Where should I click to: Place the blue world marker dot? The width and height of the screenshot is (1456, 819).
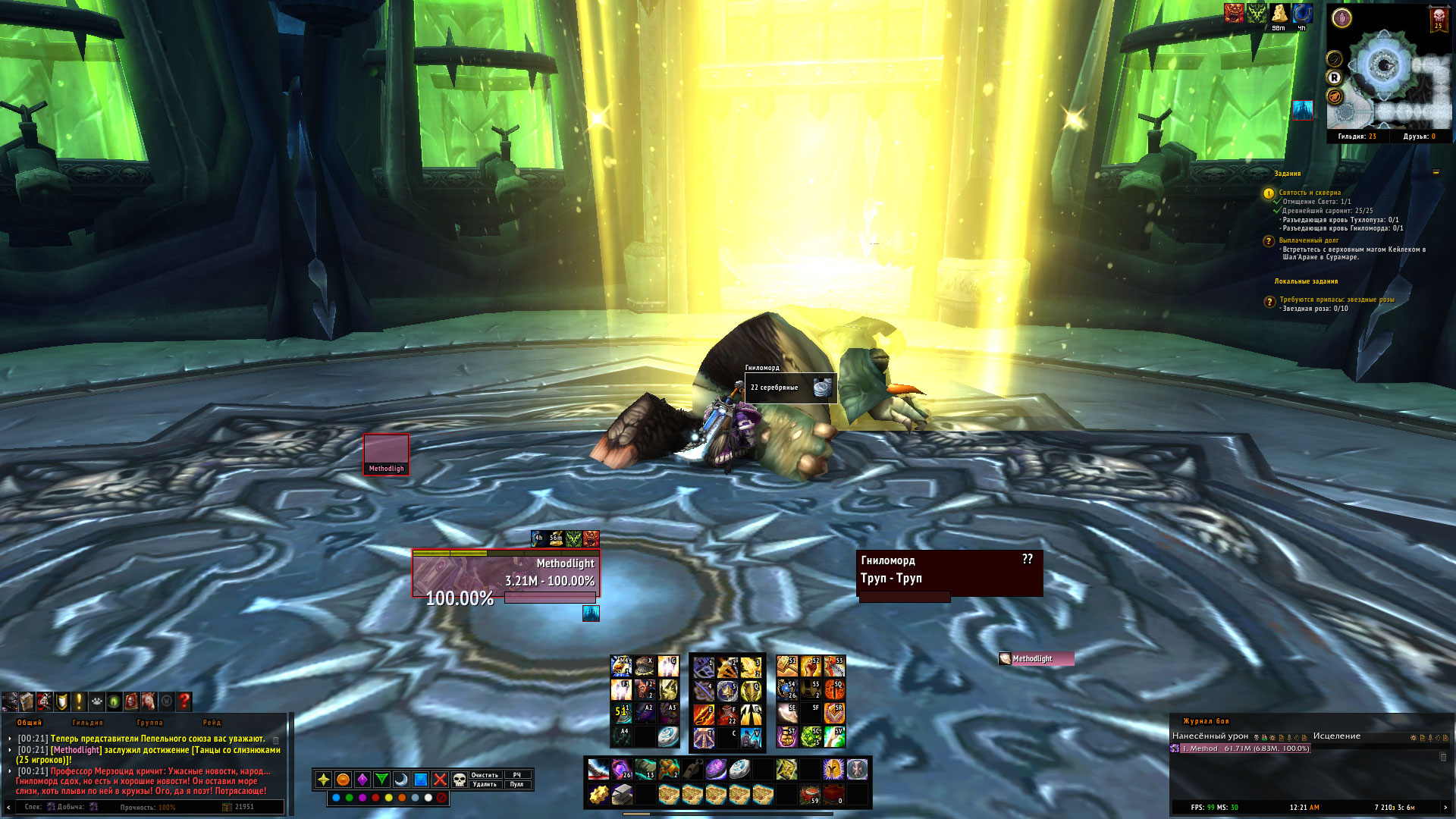pyautogui.click(x=336, y=798)
